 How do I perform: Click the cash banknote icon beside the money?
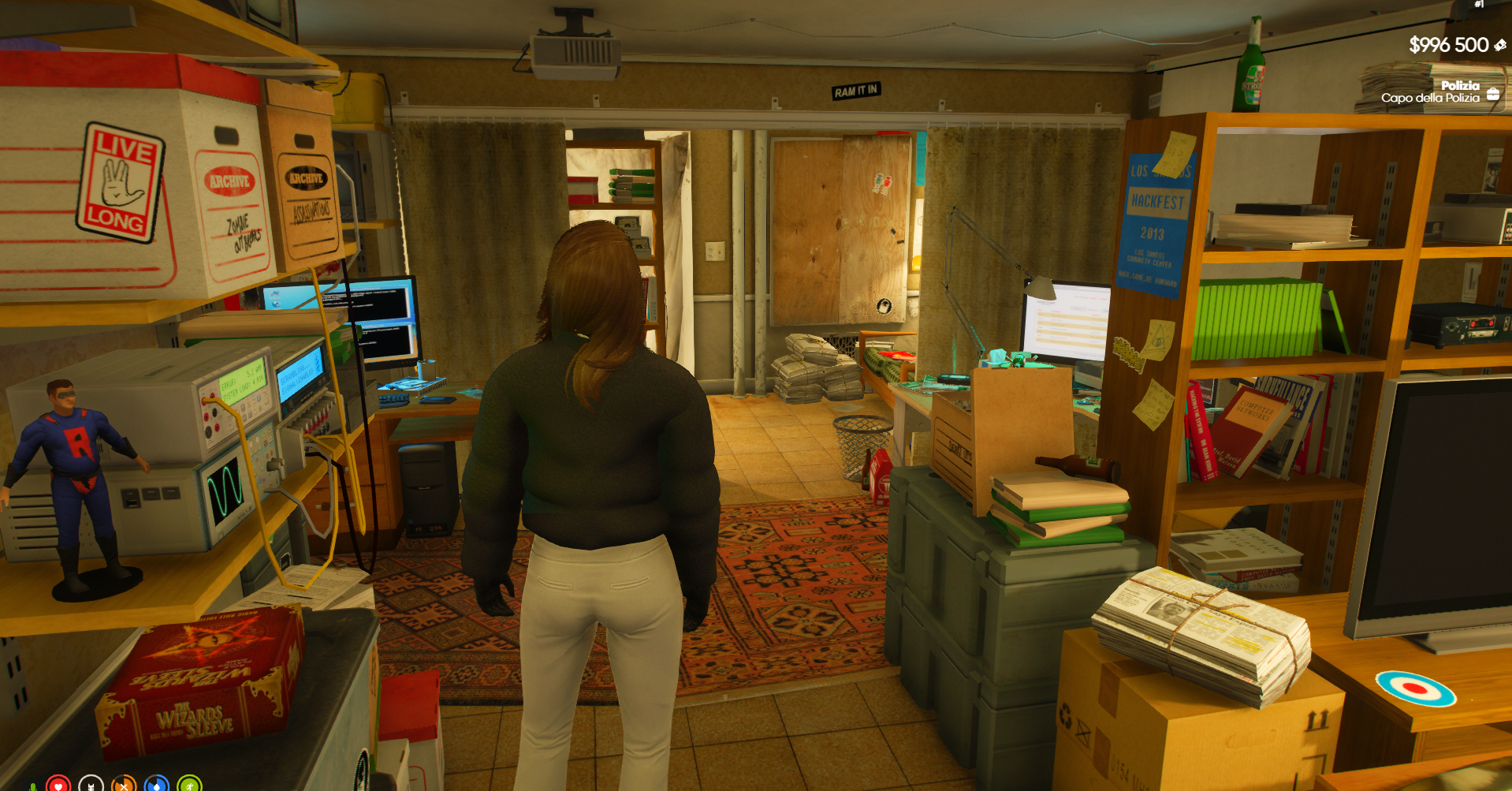pos(1499,46)
